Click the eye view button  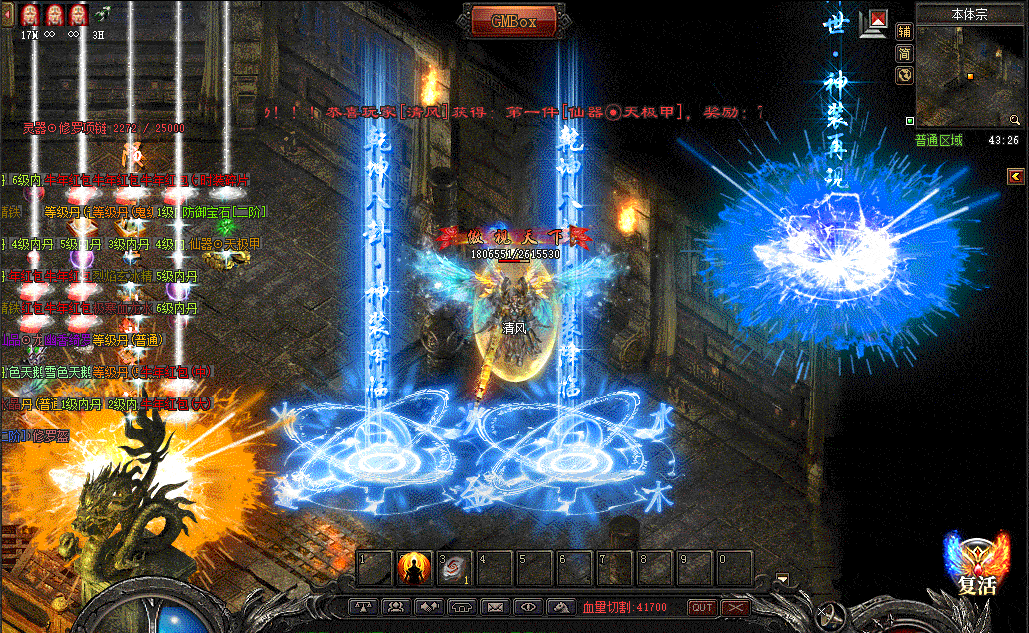tap(527, 607)
